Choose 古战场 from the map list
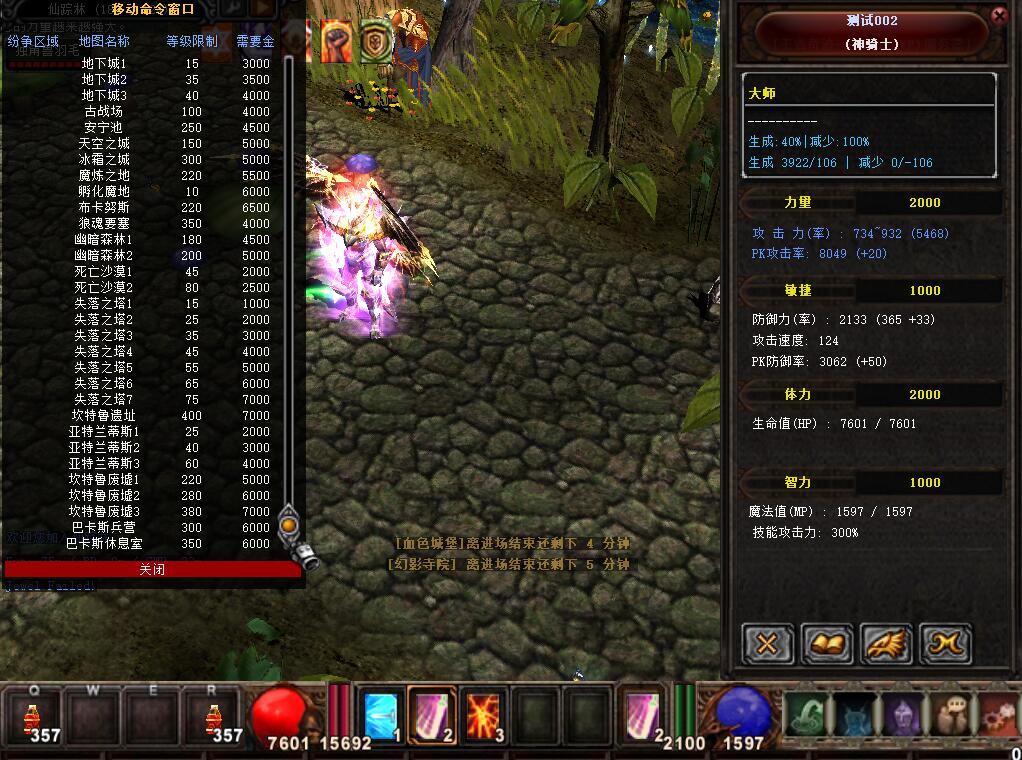The image size is (1022, 760). 104,111
